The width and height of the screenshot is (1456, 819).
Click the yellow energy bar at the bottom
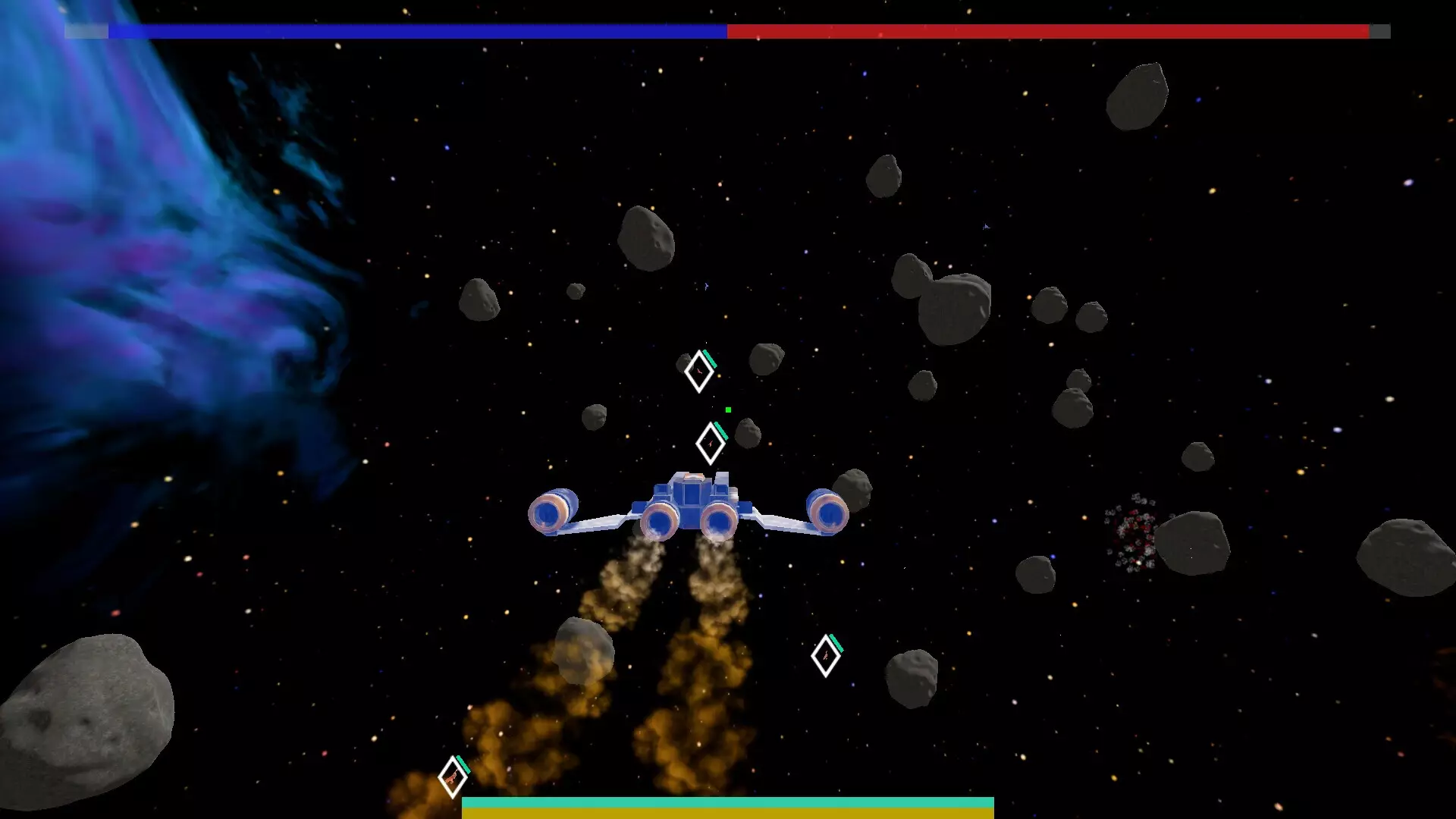(x=728, y=813)
